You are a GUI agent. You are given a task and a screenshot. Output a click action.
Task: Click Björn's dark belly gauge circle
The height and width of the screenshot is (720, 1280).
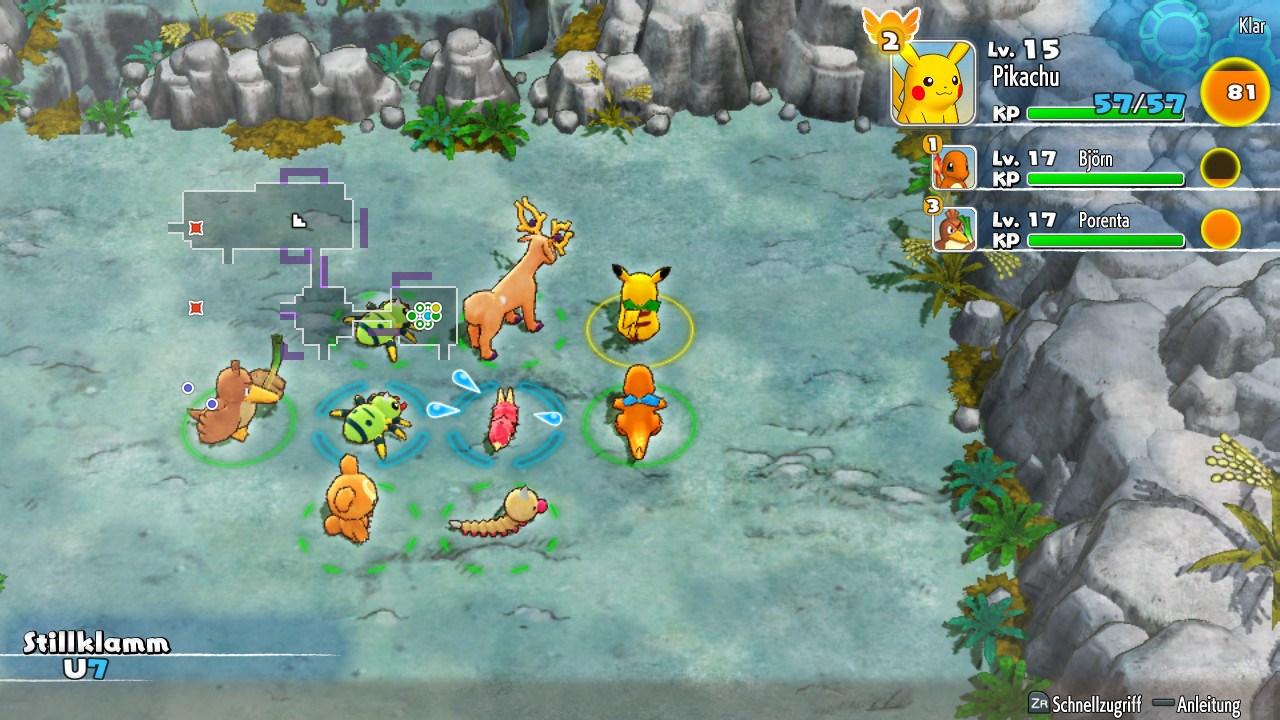pos(1220,169)
